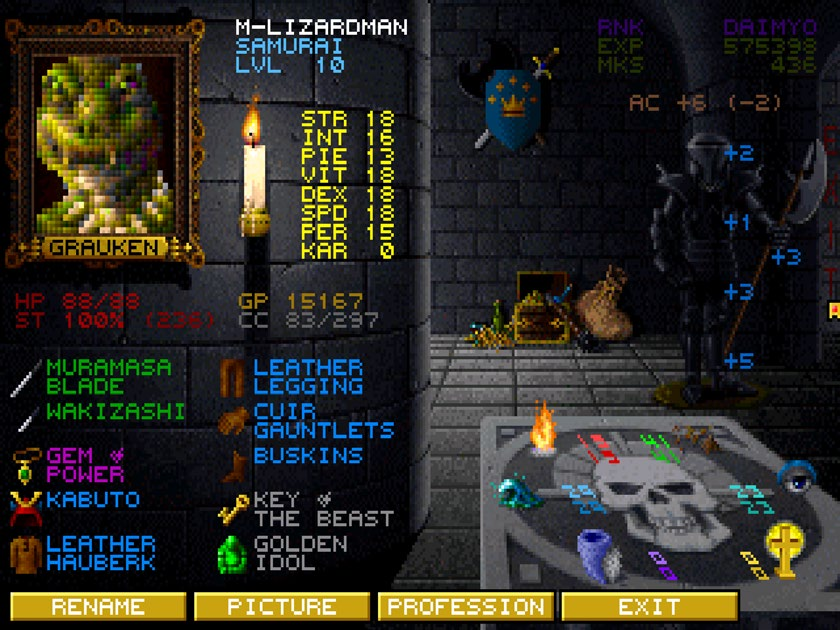
Task: Choose the Cuir Gauntlets entry
Action: tap(322, 420)
